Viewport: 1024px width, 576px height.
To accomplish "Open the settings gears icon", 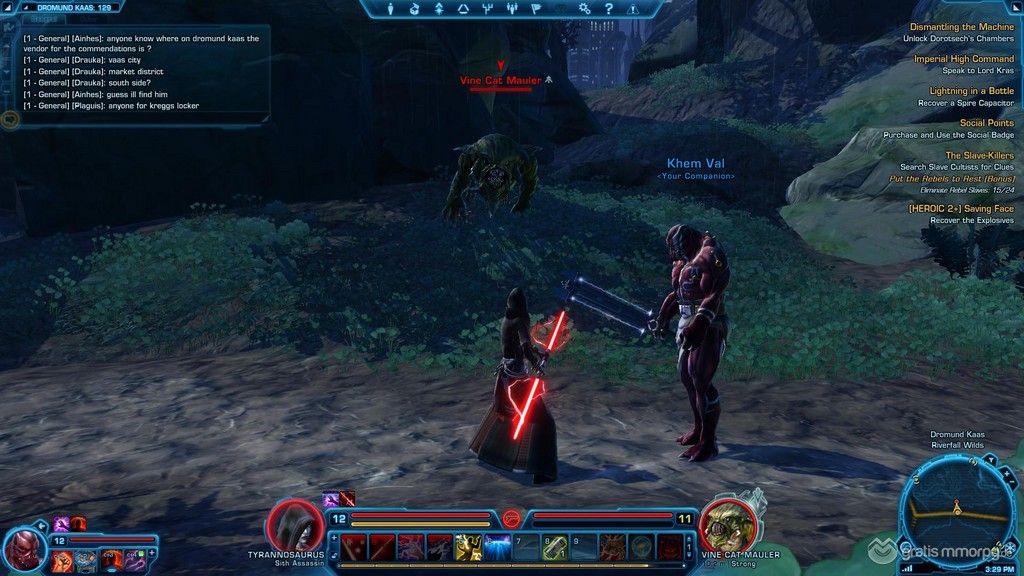I will (x=584, y=9).
